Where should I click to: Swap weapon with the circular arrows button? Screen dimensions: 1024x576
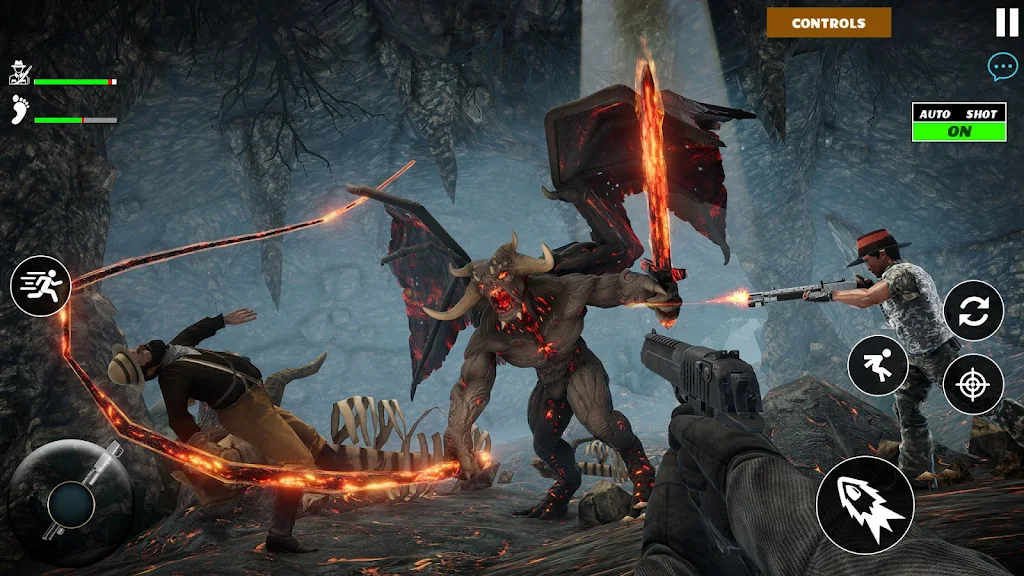(x=973, y=311)
